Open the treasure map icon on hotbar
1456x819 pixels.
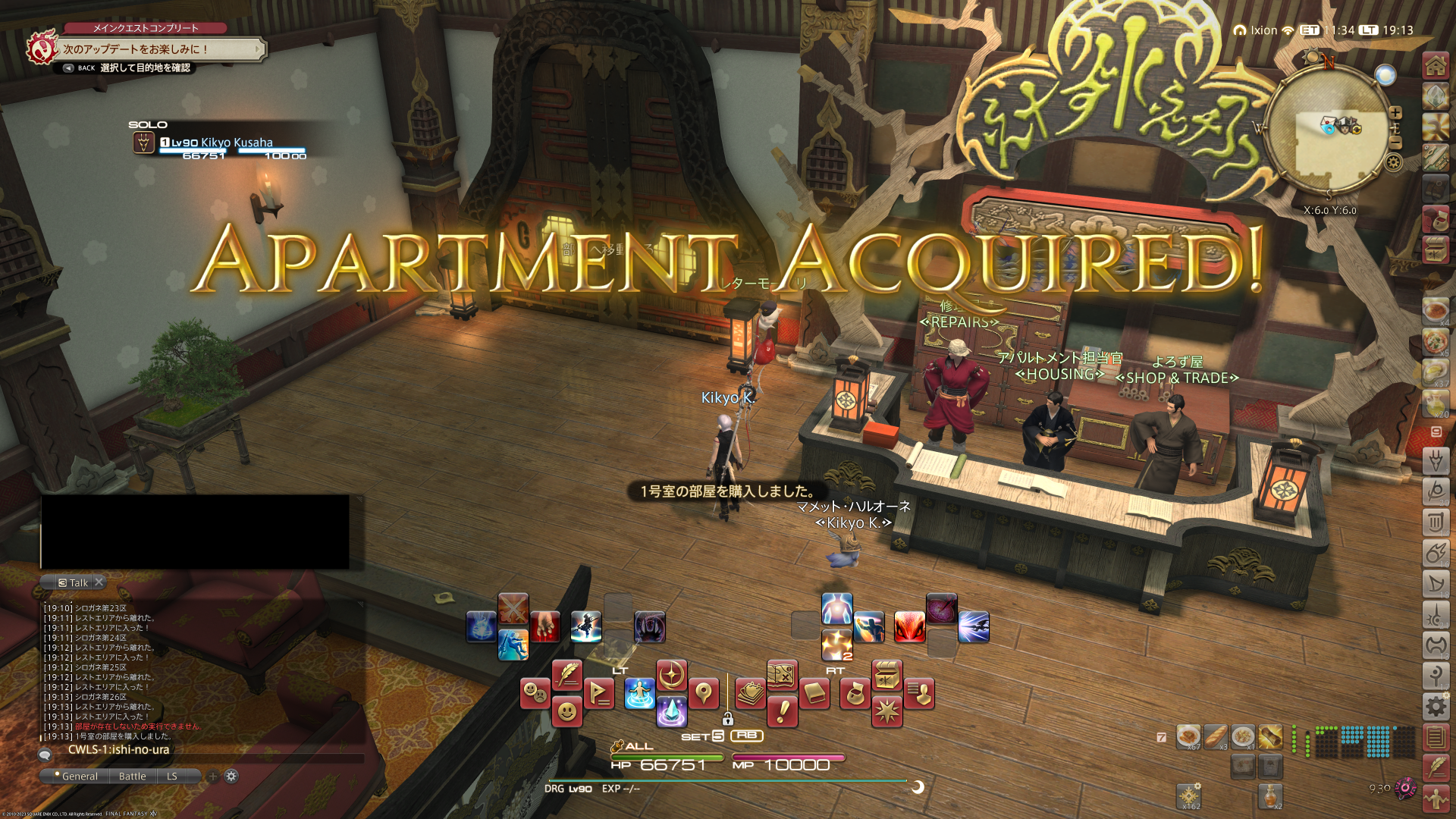tap(782, 673)
